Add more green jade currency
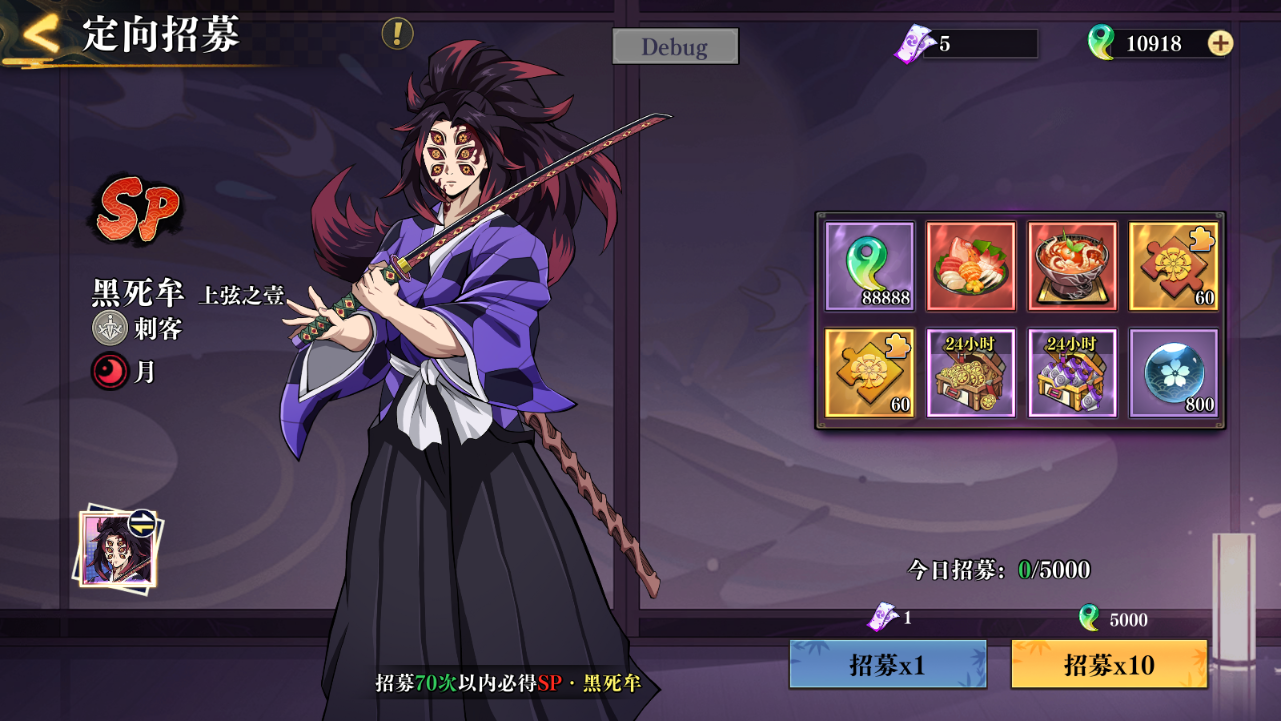This screenshot has width=1281, height=721. click(x=1220, y=43)
